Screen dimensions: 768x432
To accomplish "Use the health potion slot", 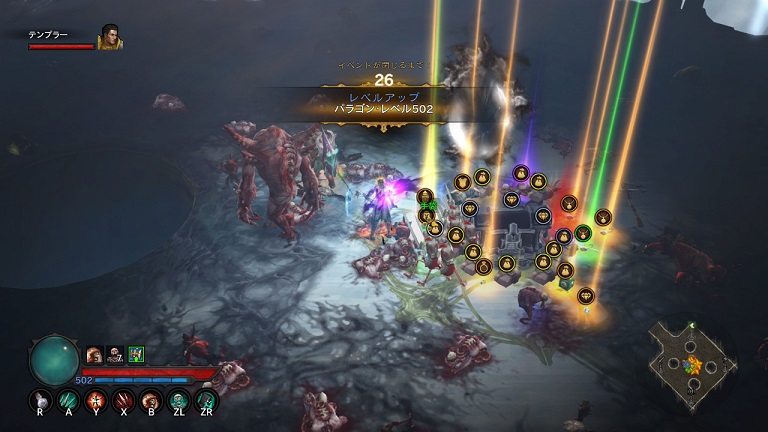I will (41, 401).
